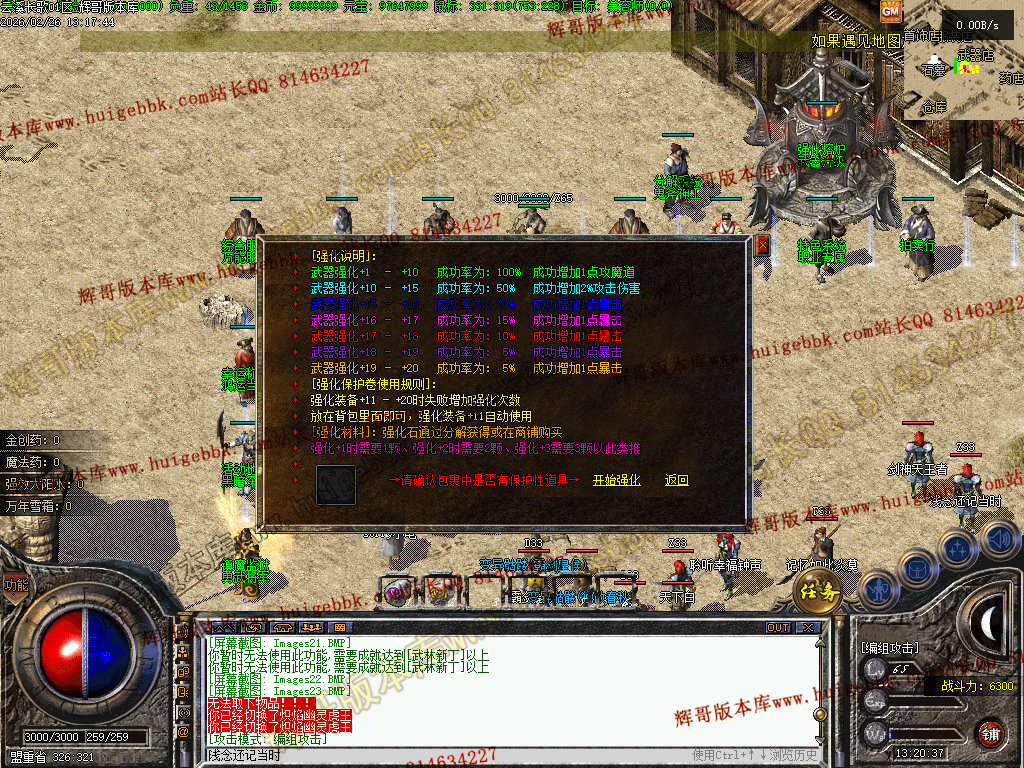Open the 任务 quest button

coord(816,592)
